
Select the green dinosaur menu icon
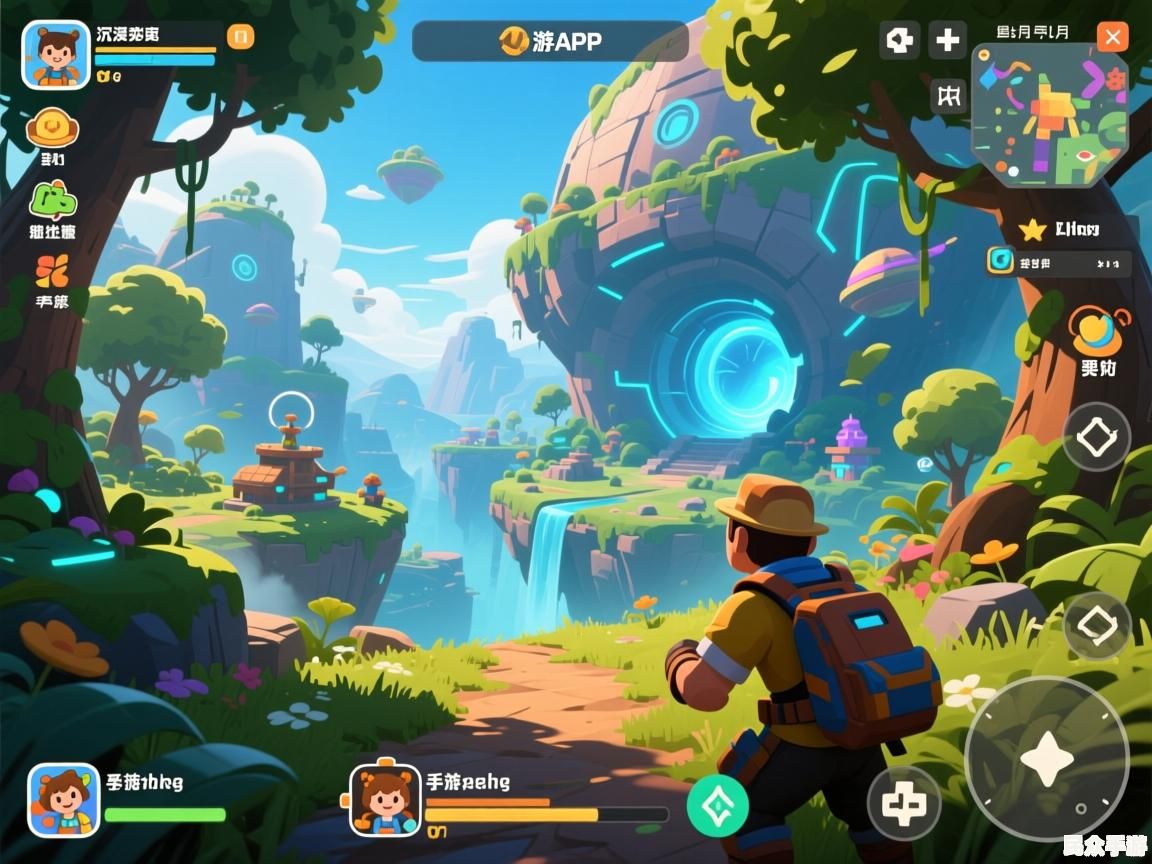(53, 201)
